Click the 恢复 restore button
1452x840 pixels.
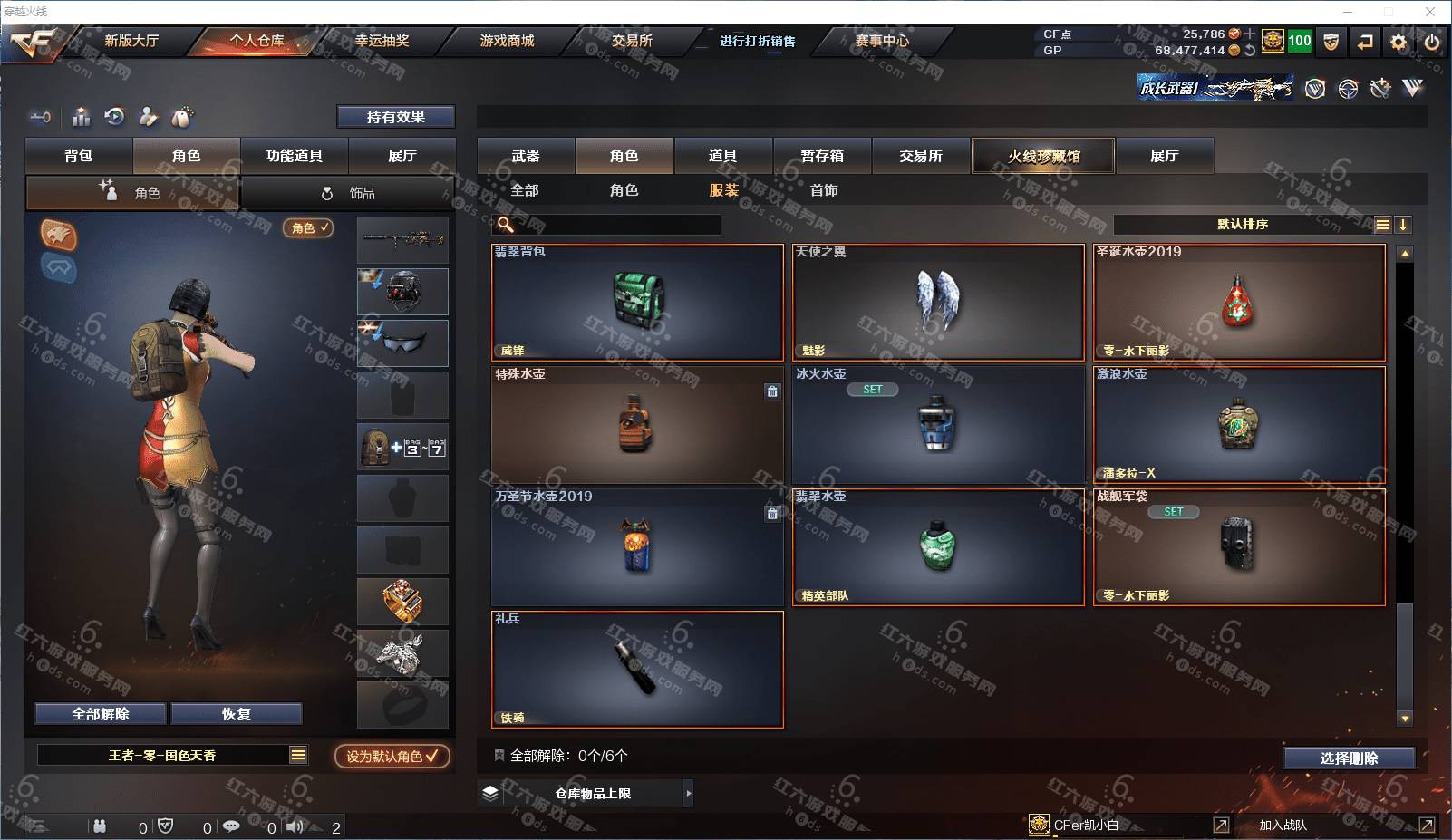click(236, 714)
